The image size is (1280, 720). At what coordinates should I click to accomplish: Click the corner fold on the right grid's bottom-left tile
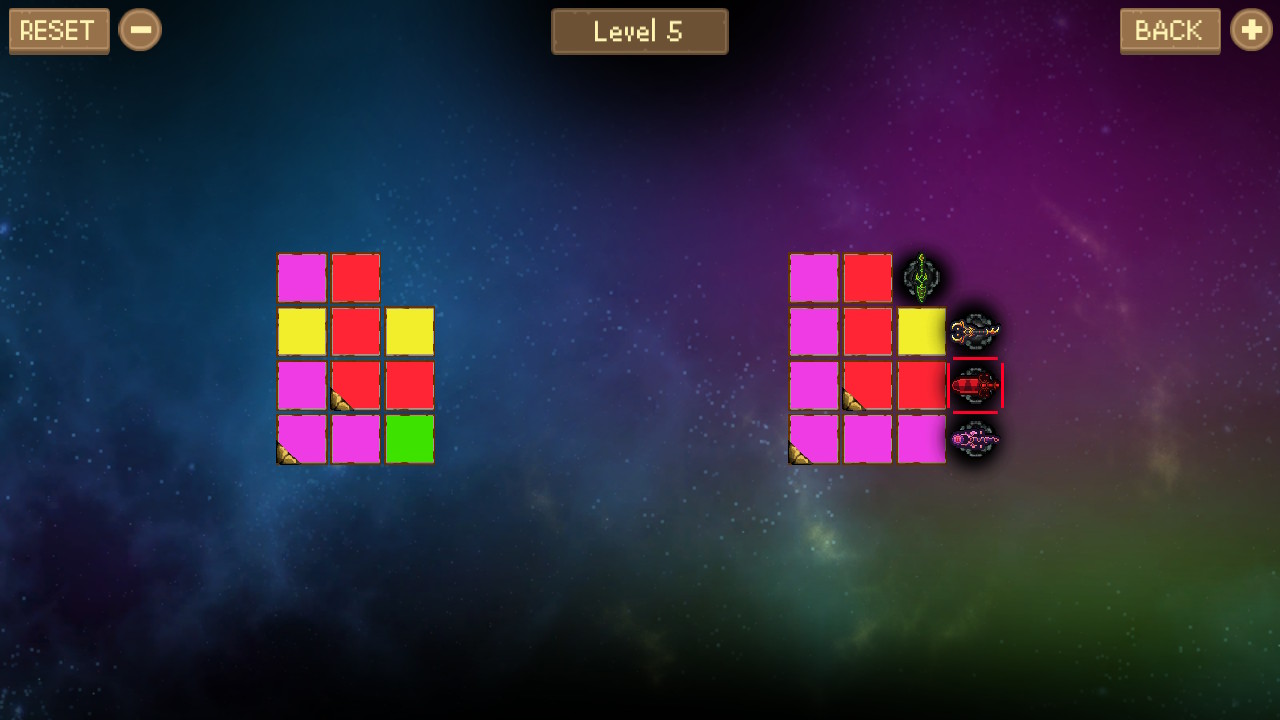click(797, 455)
